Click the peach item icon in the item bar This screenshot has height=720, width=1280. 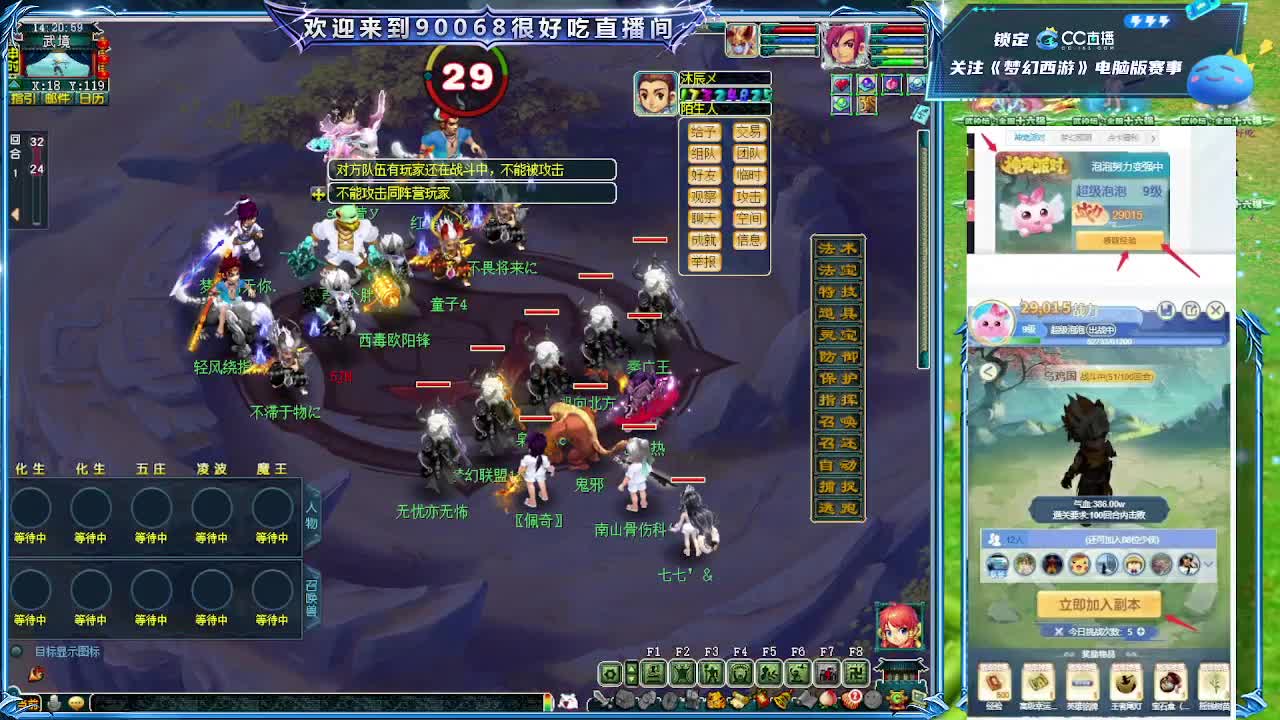pyautogui.click(x=829, y=698)
